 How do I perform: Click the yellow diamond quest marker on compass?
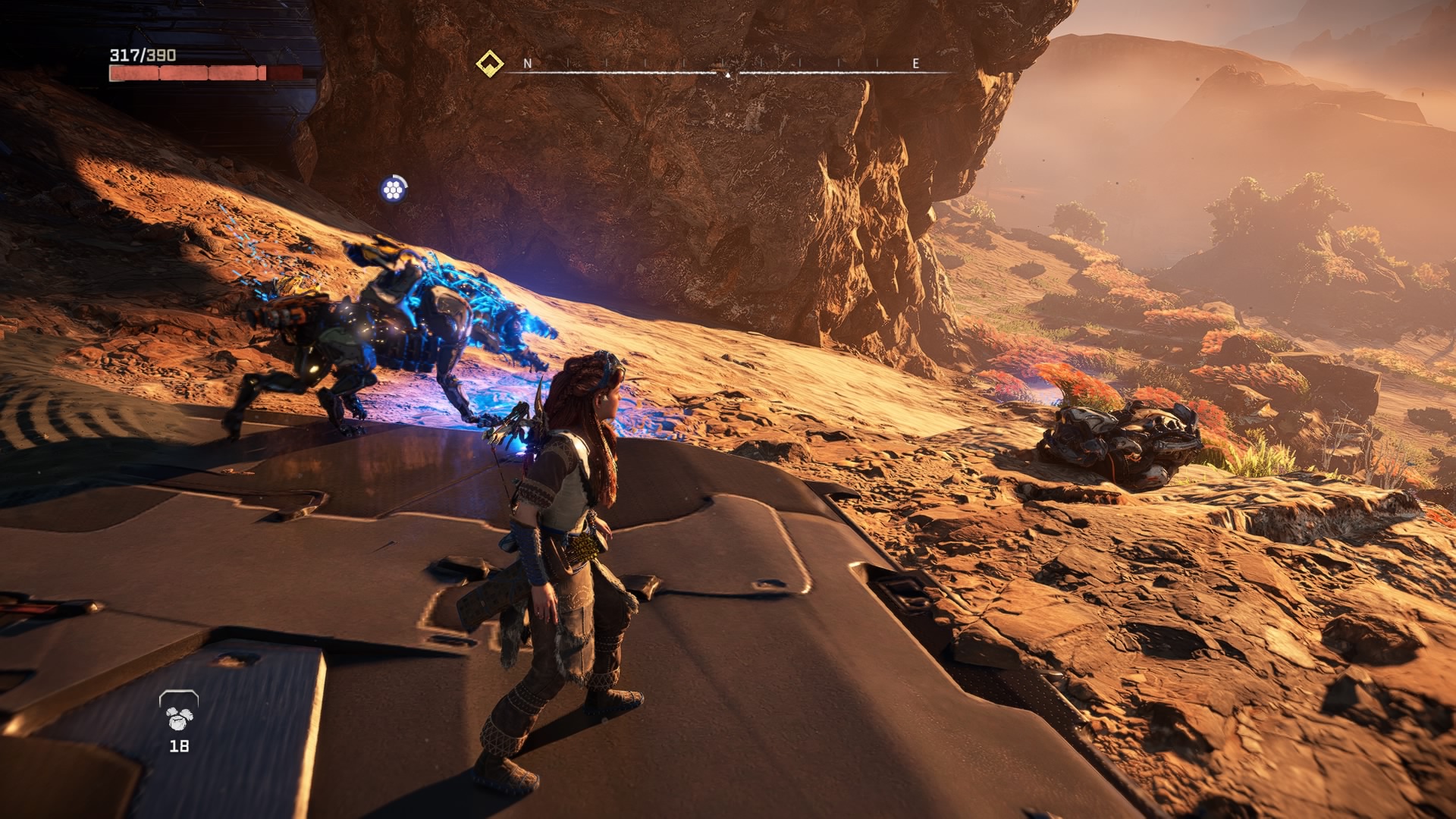tap(490, 64)
